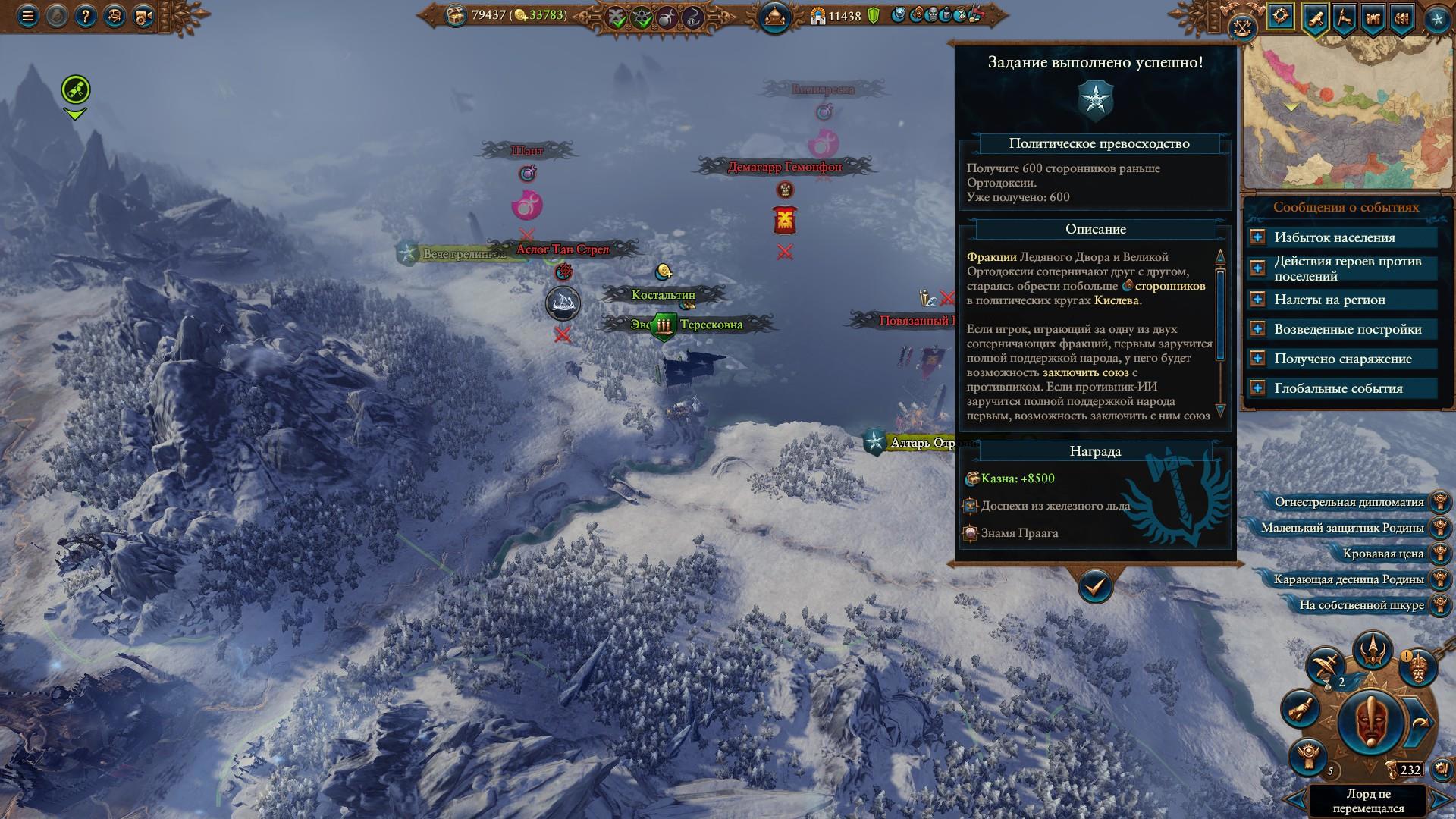
Task: Select the next notification arrow
Action: pos(1440,799)
